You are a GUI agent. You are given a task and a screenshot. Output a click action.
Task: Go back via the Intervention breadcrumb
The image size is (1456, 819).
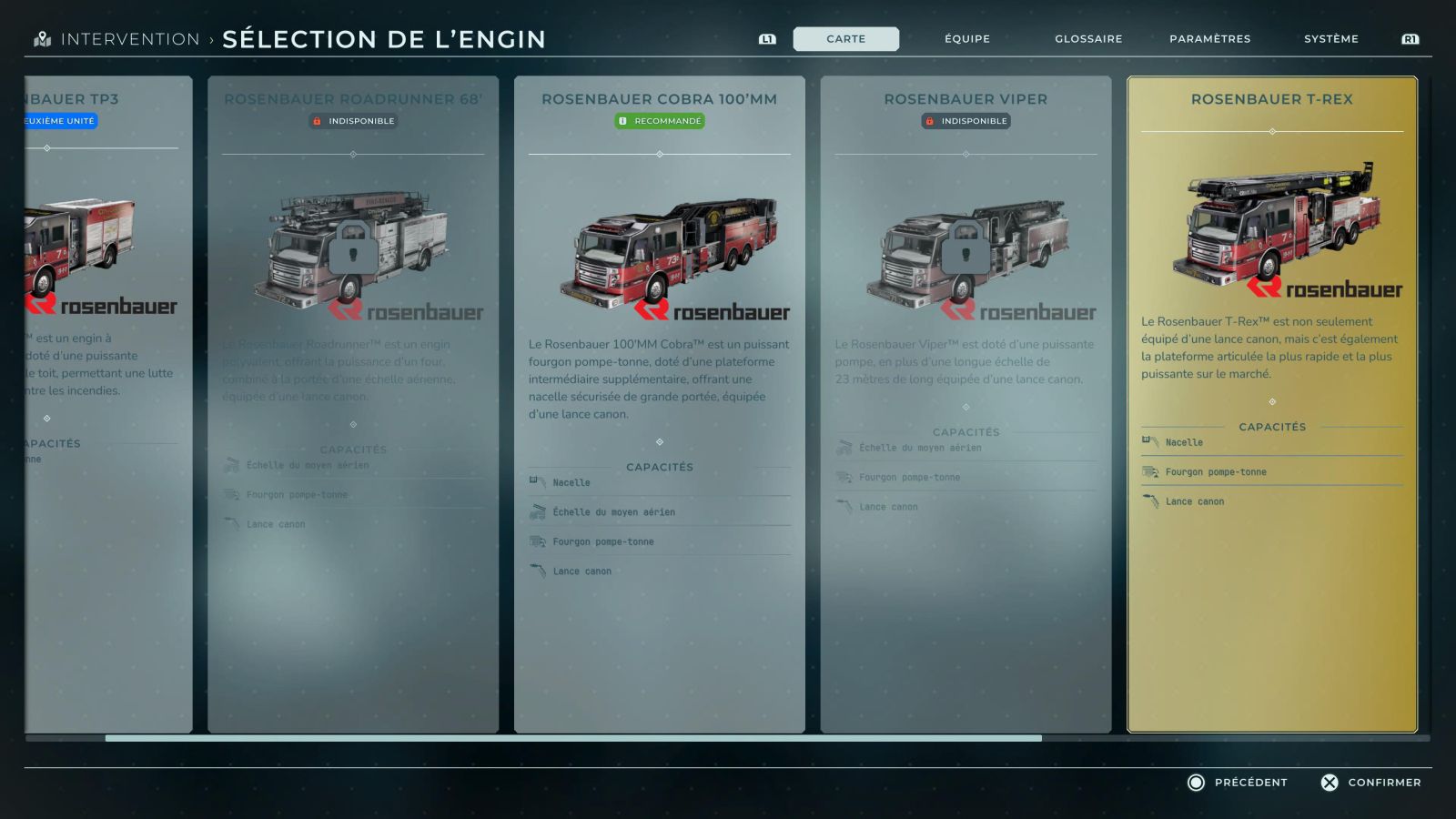pyautogui.click(x=129, y=39)
